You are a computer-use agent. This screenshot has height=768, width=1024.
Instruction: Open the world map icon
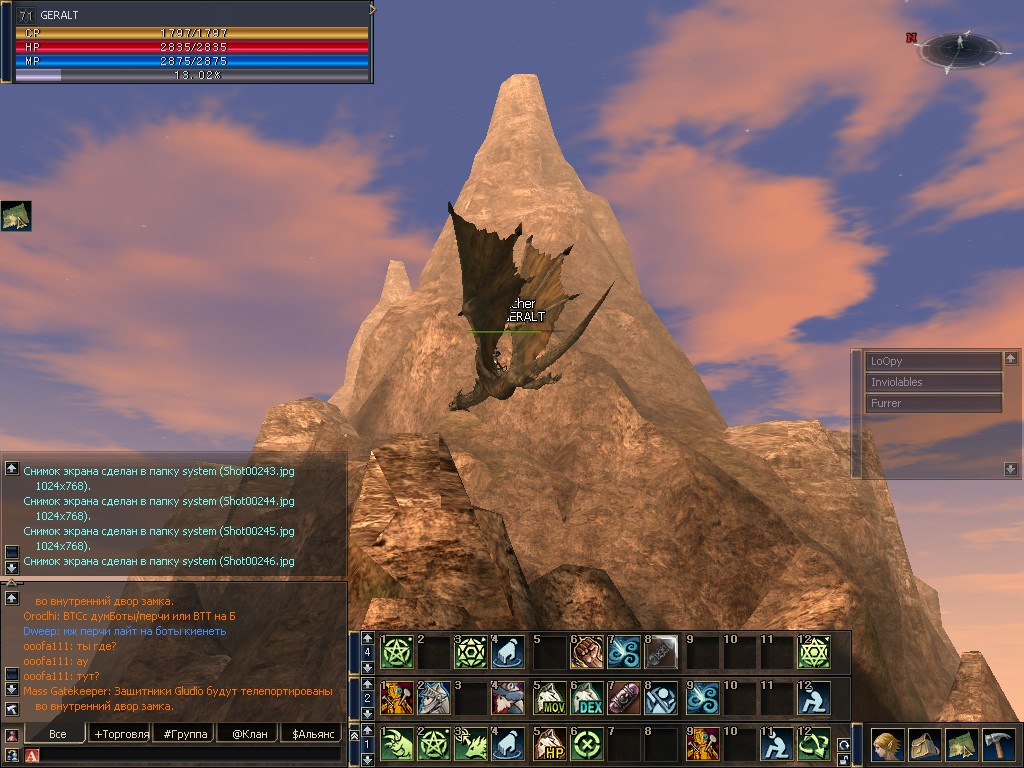tap(961, 745)
